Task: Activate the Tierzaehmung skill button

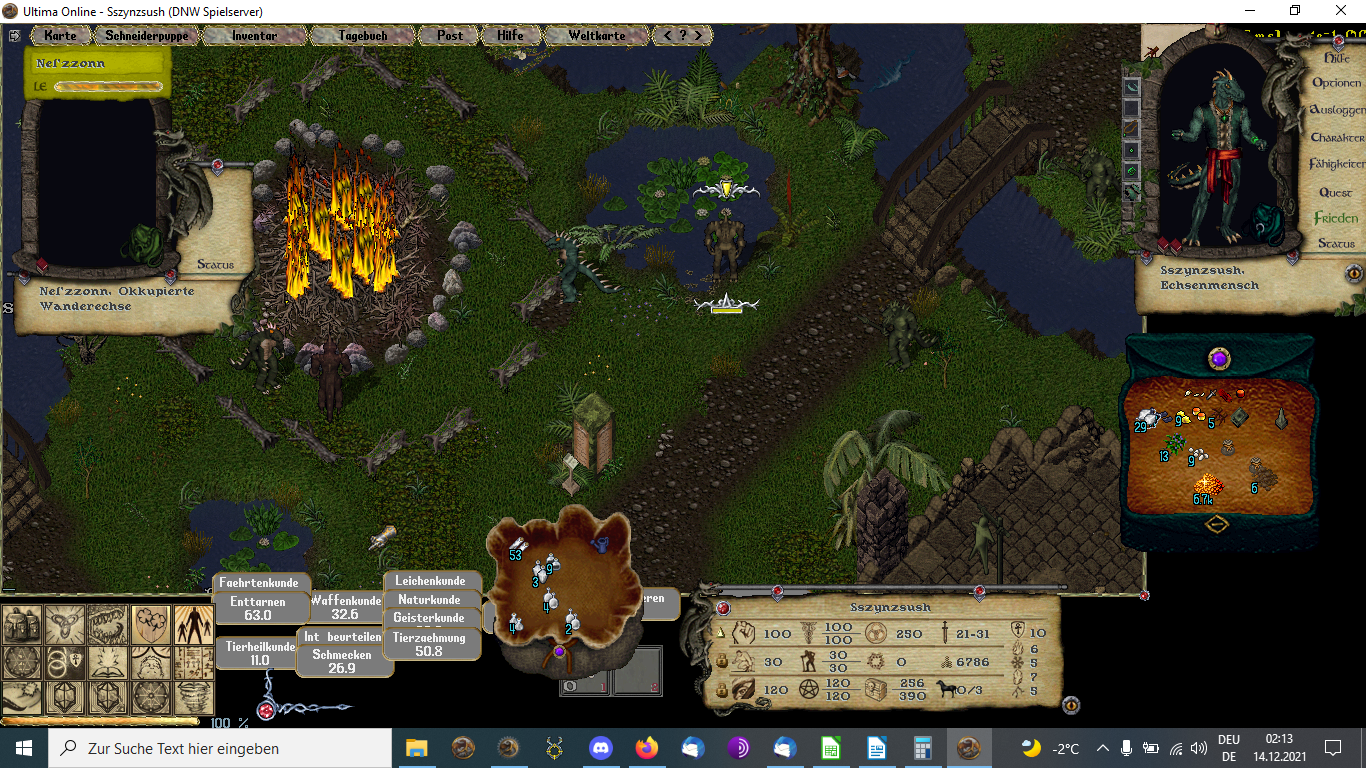Action: point(429,644)
